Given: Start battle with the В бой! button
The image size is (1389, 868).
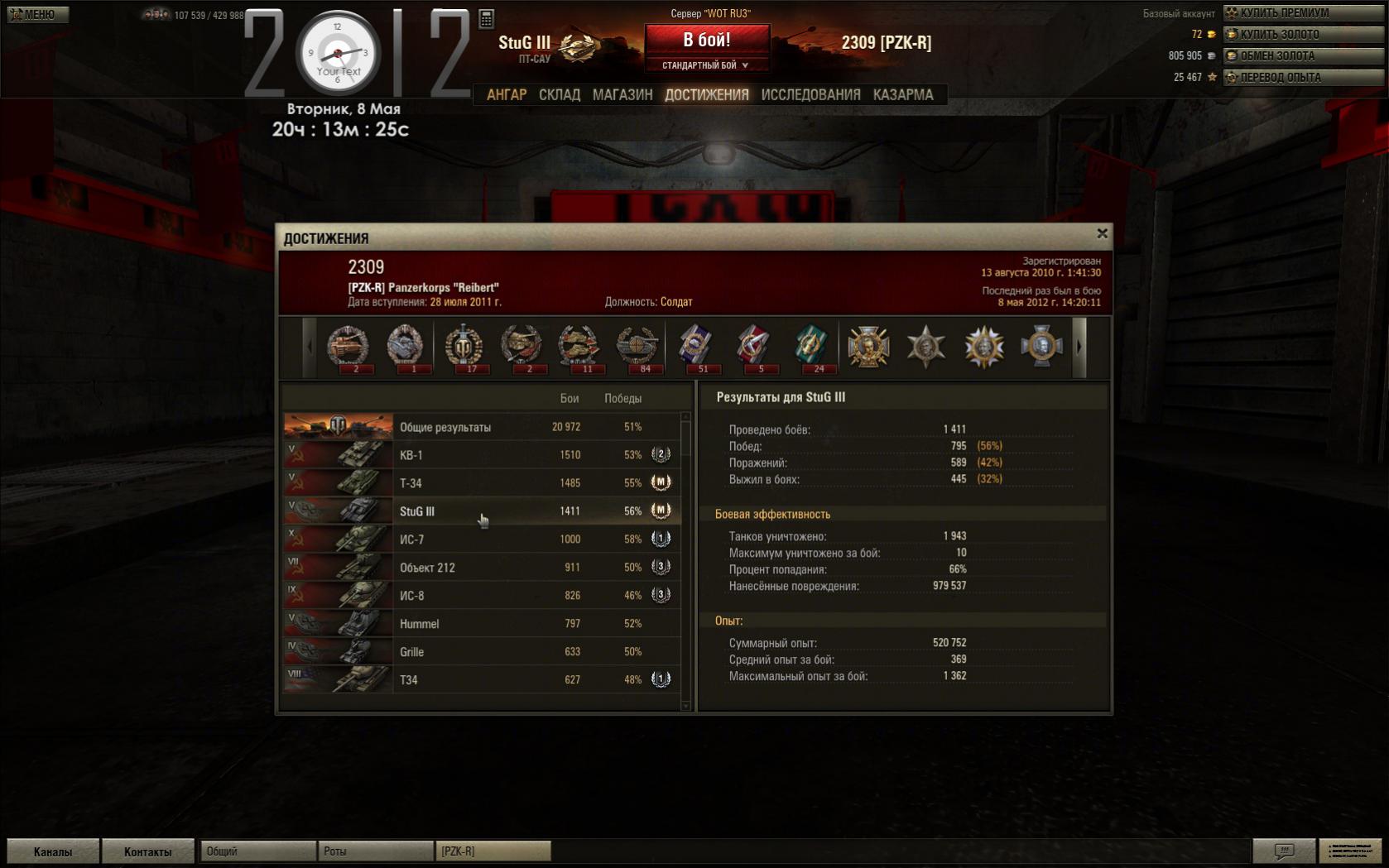Looking at the screenshot, I should click(x=706, y=40).
